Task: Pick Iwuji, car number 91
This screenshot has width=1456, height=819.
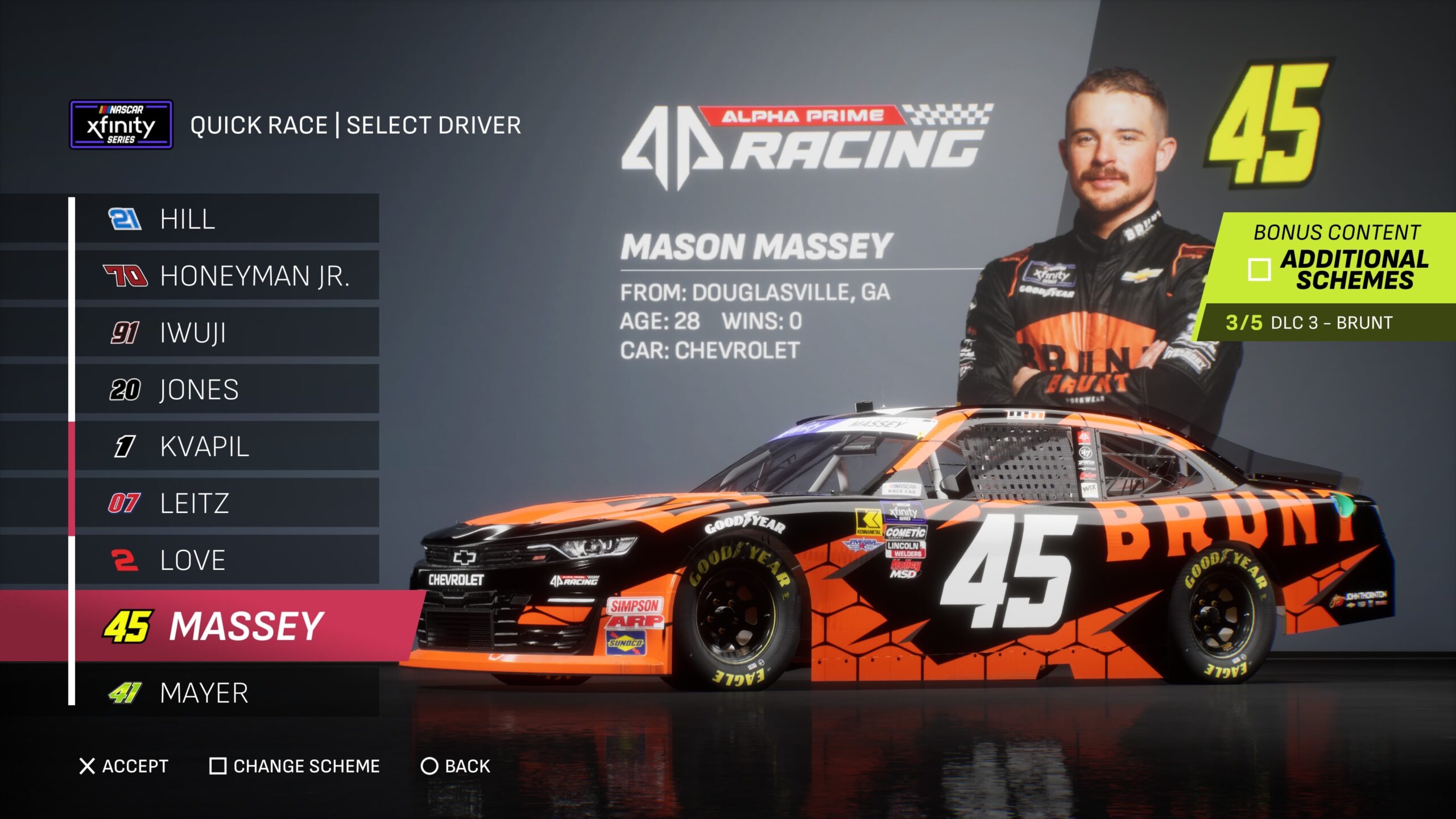Action: [226, 333]
